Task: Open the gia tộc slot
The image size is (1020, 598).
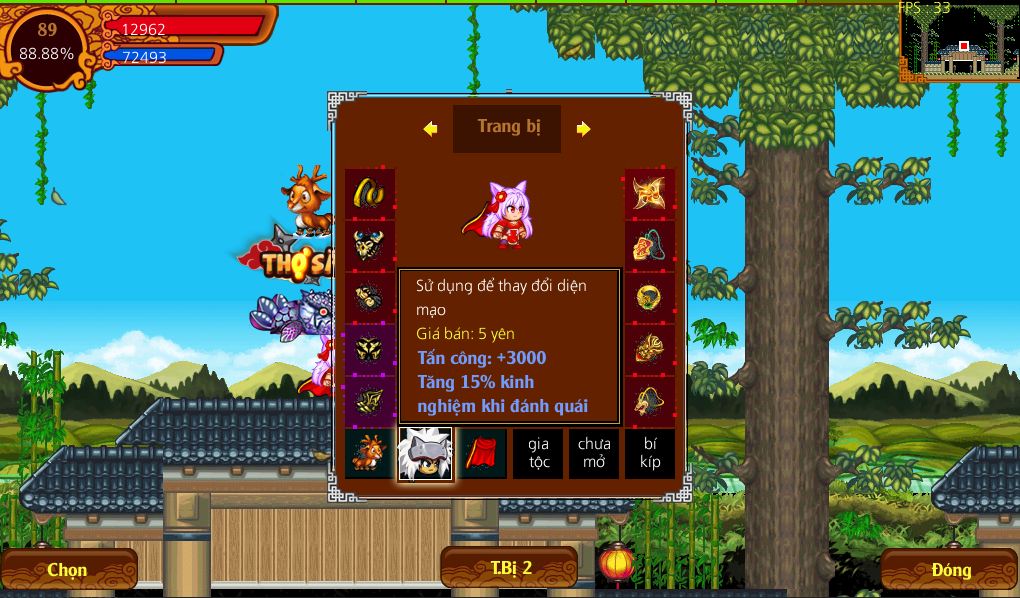Action: [538, 454]
